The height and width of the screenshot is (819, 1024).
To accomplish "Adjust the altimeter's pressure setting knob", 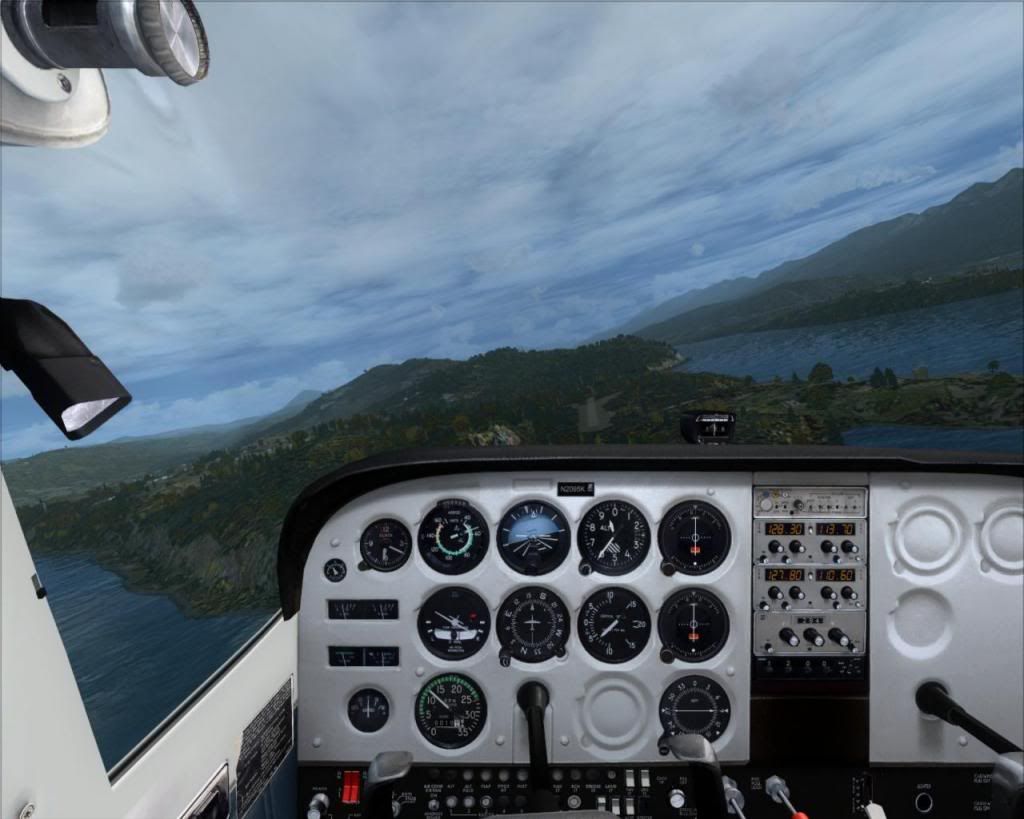I will pyautogui.click(x=585, y=569).
